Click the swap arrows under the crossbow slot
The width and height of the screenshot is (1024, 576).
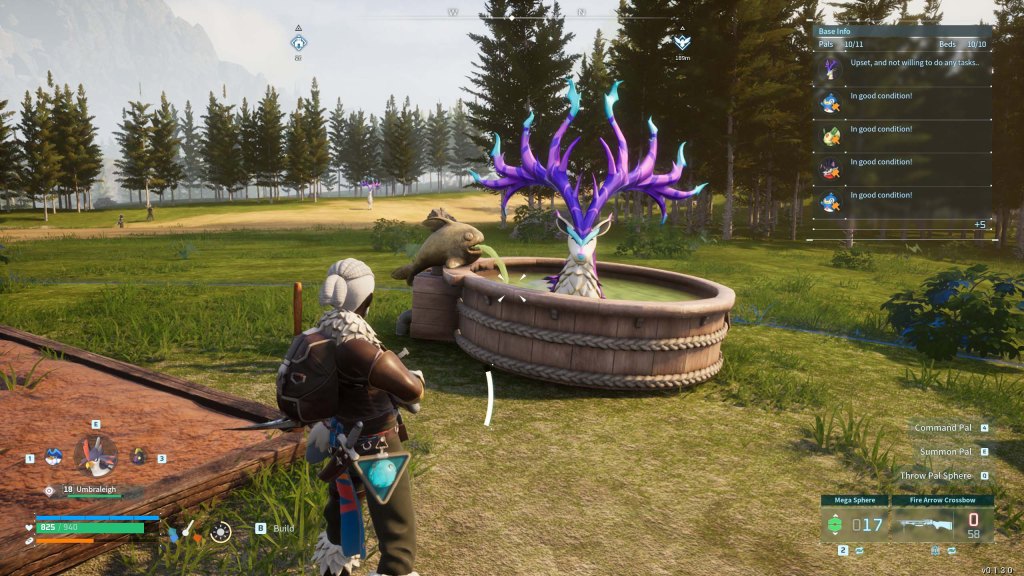(x=953, y=550)
